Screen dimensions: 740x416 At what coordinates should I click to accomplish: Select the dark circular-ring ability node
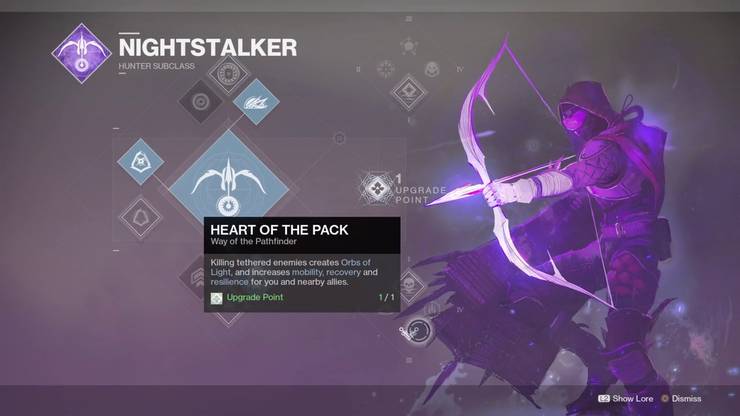click(201, 102)
